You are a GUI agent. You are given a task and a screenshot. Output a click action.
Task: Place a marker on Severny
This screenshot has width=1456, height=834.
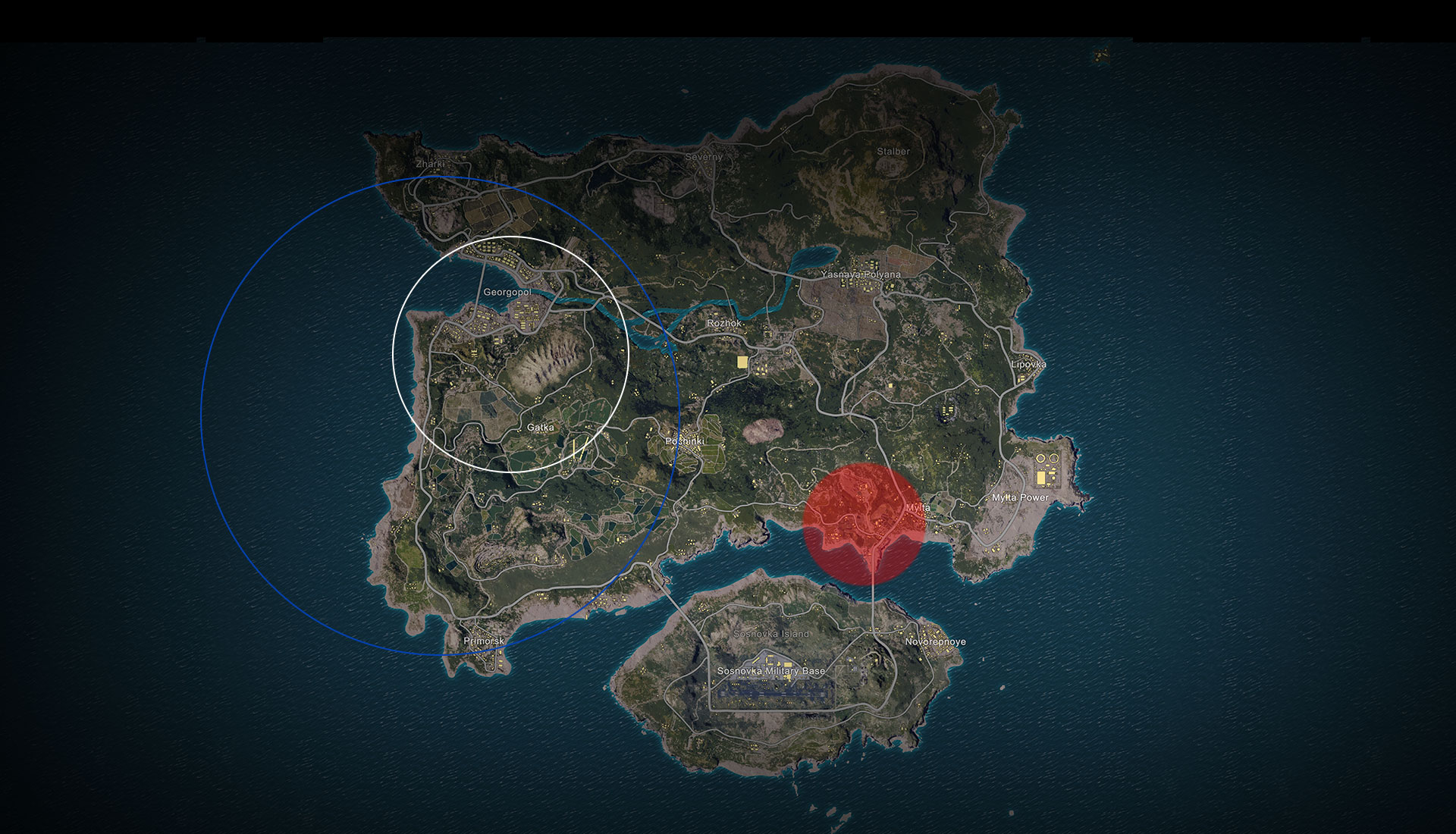coord(703,157)
